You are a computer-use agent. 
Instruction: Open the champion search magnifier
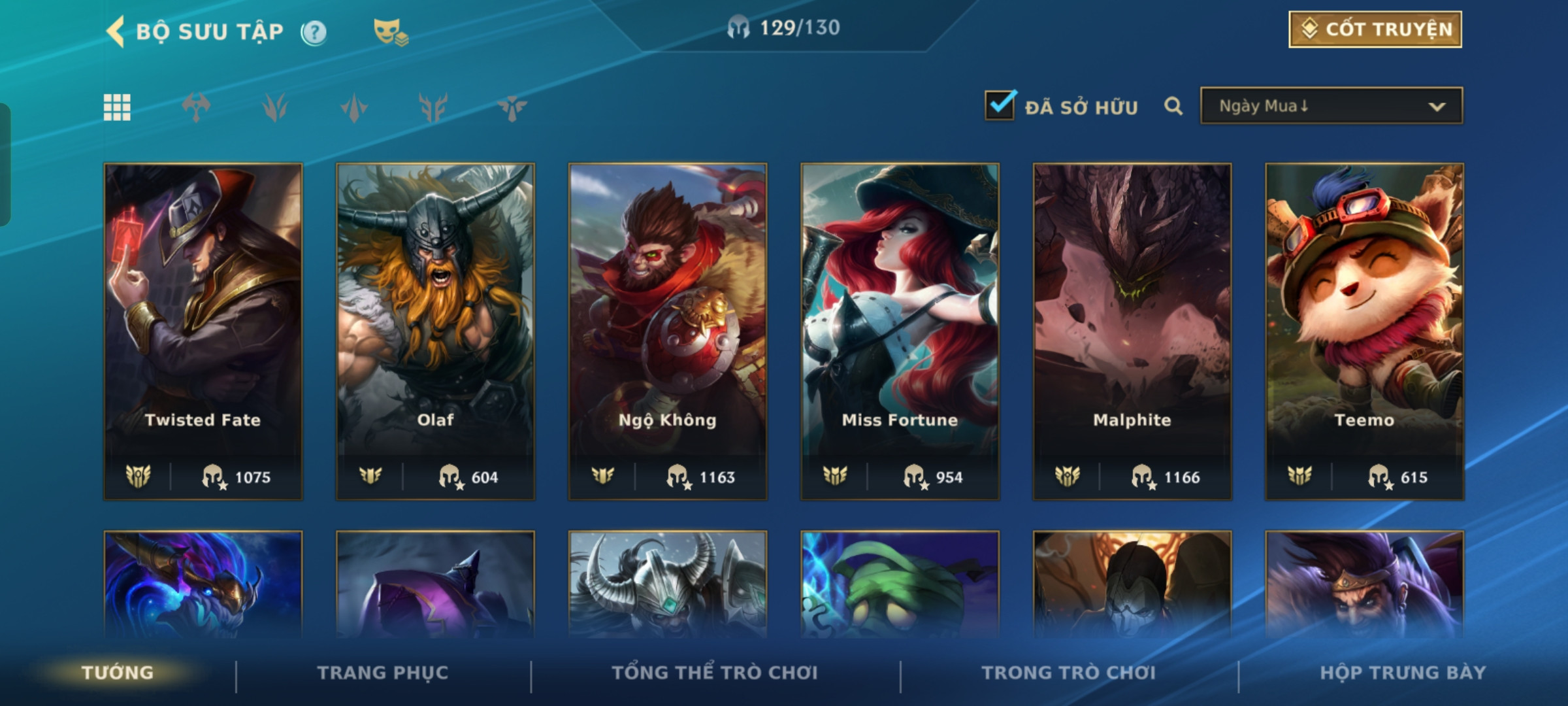[1173, 106]
